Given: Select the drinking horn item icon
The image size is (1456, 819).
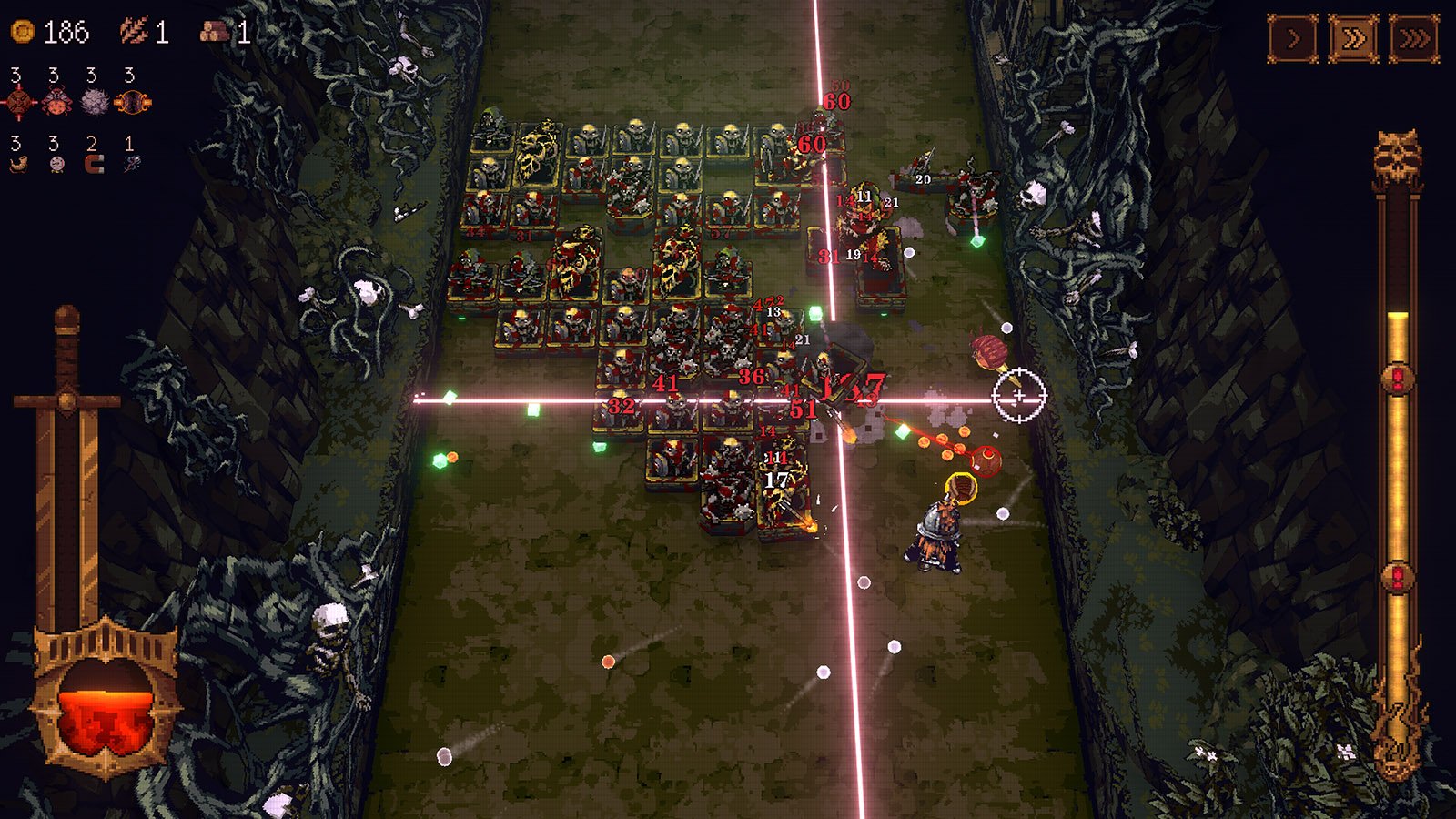Looking at the screenshot, I should (18, 165).
